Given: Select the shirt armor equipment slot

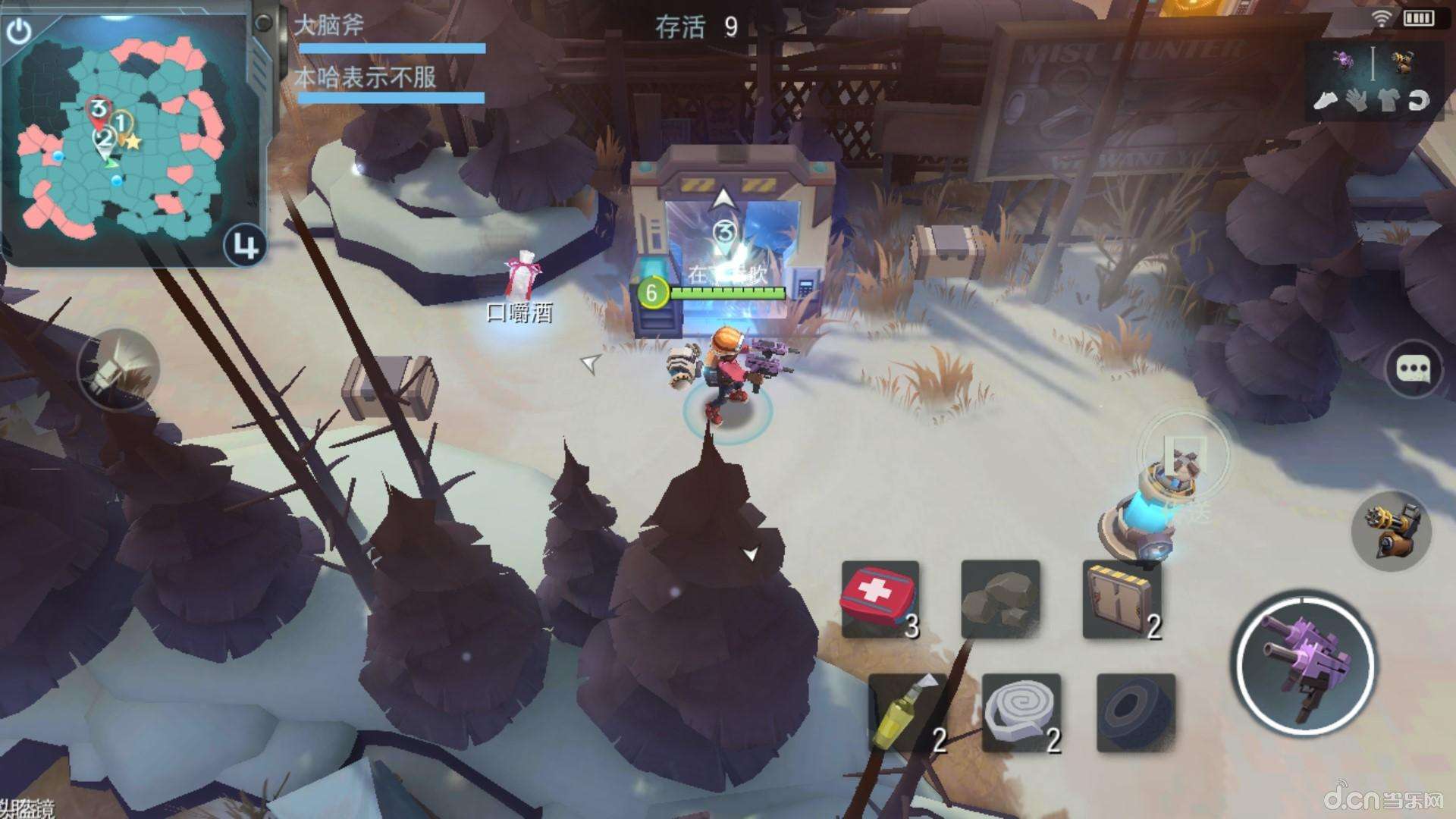Looking at the screenshot, I should pos(1389,99).
